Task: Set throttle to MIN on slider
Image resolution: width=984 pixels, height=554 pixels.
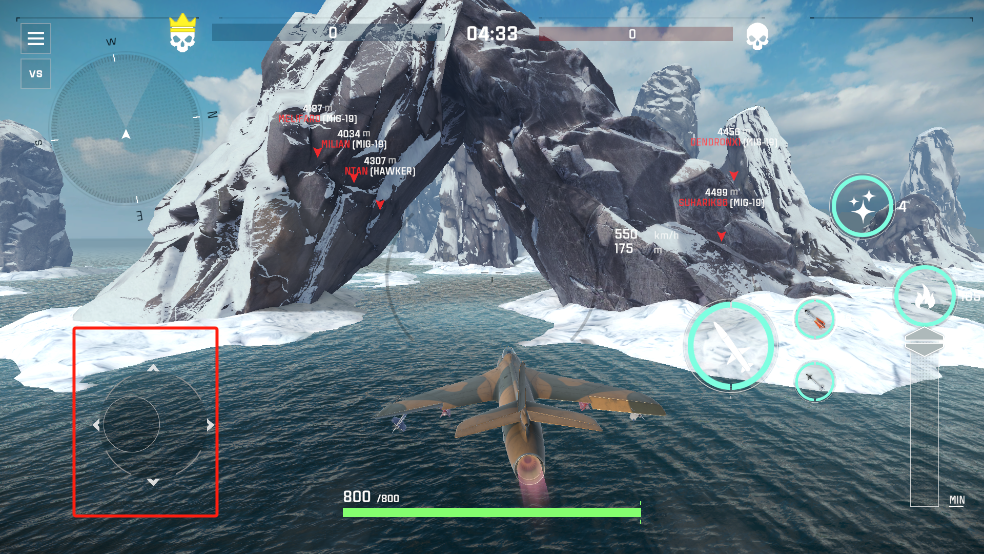Action: 957,499
